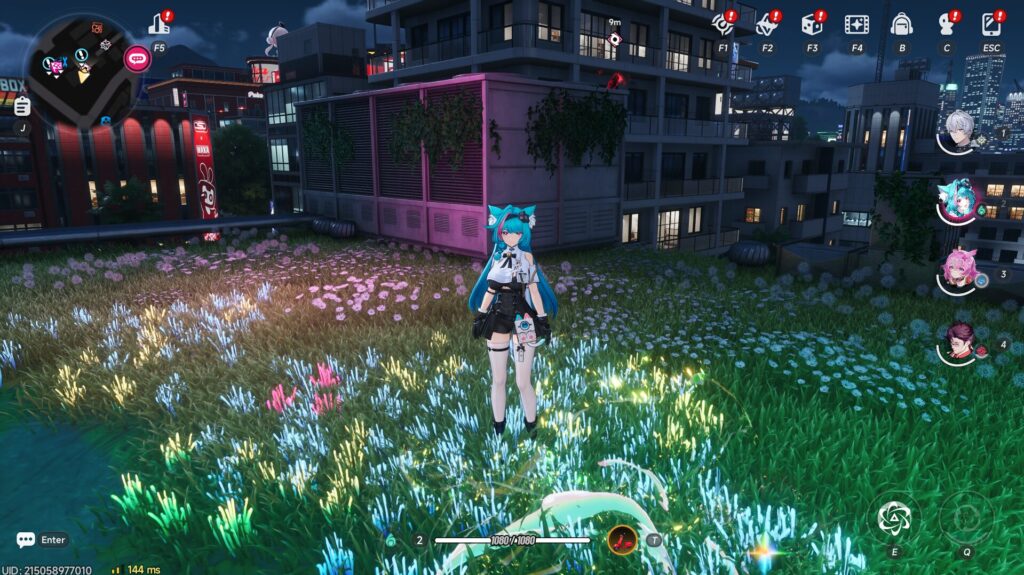Open the target-ring icon menu
This screenshot has height=575, width=1024.
(722, 24)
